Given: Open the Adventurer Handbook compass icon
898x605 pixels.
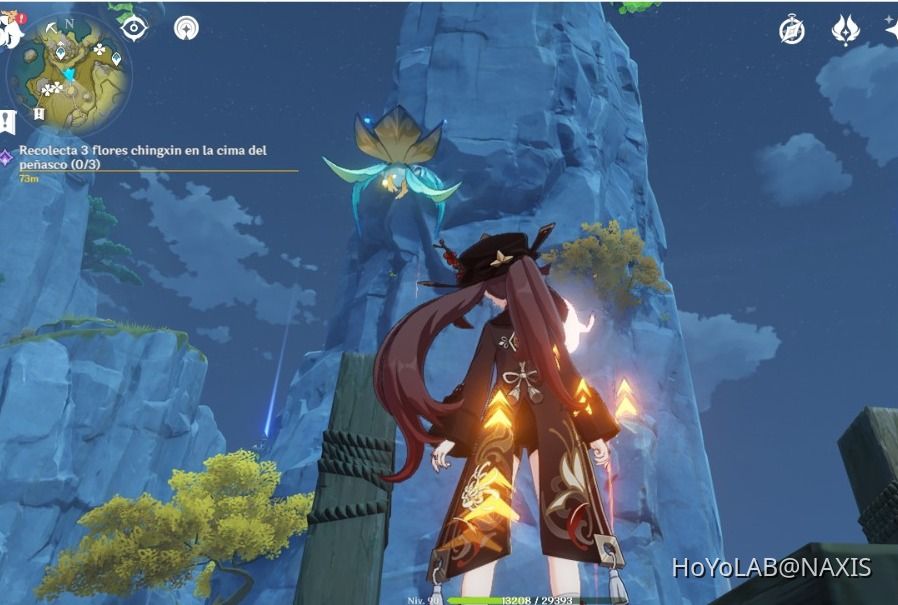Looking at the screenshot, I should [792, 31].
